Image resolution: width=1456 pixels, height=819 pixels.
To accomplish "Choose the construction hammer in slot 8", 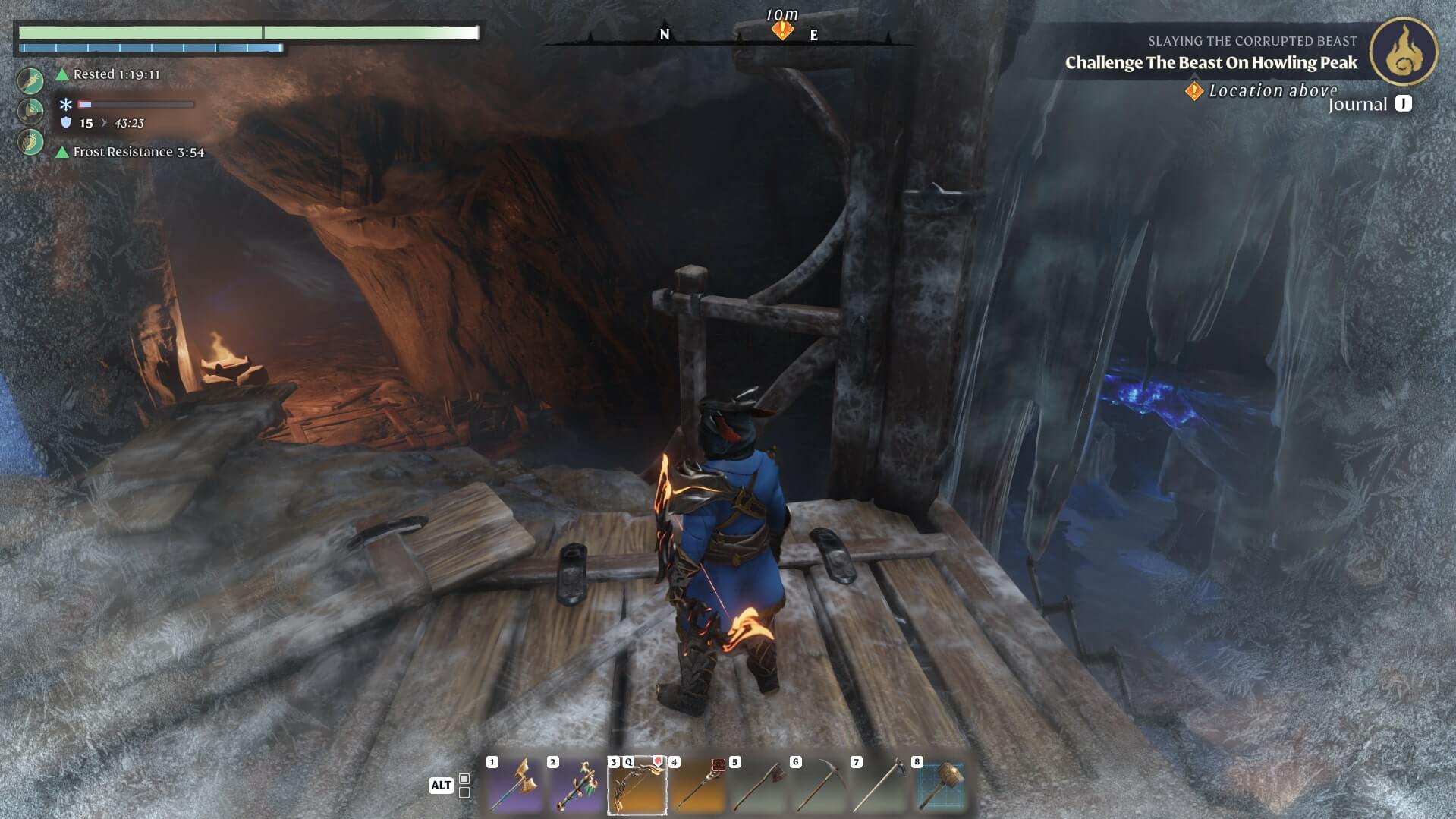I will [x=940, y=786].
